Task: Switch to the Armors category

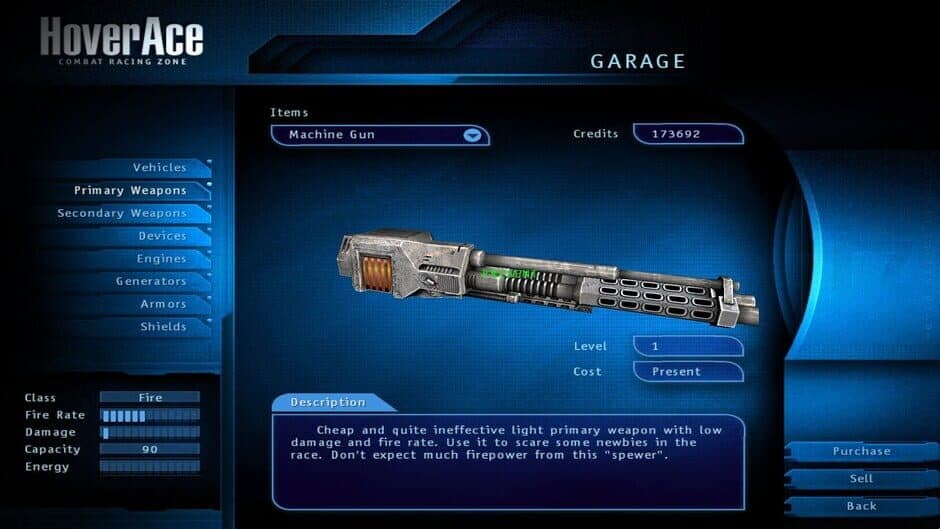Action: [x=163, y=304]
